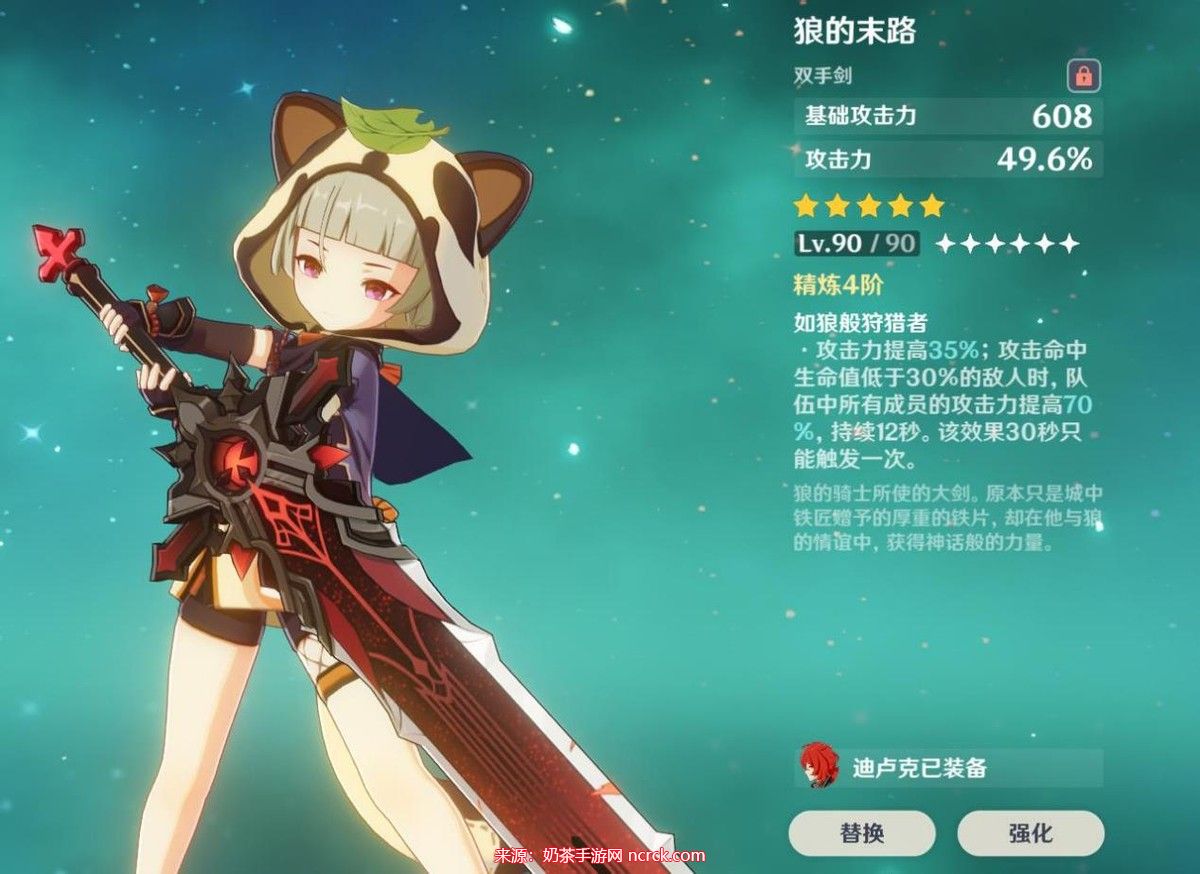1200x874 pixels.
Task: Click the 替换 (Switch) weapon button
Action: pyautogui.click(x=862, y=832)
